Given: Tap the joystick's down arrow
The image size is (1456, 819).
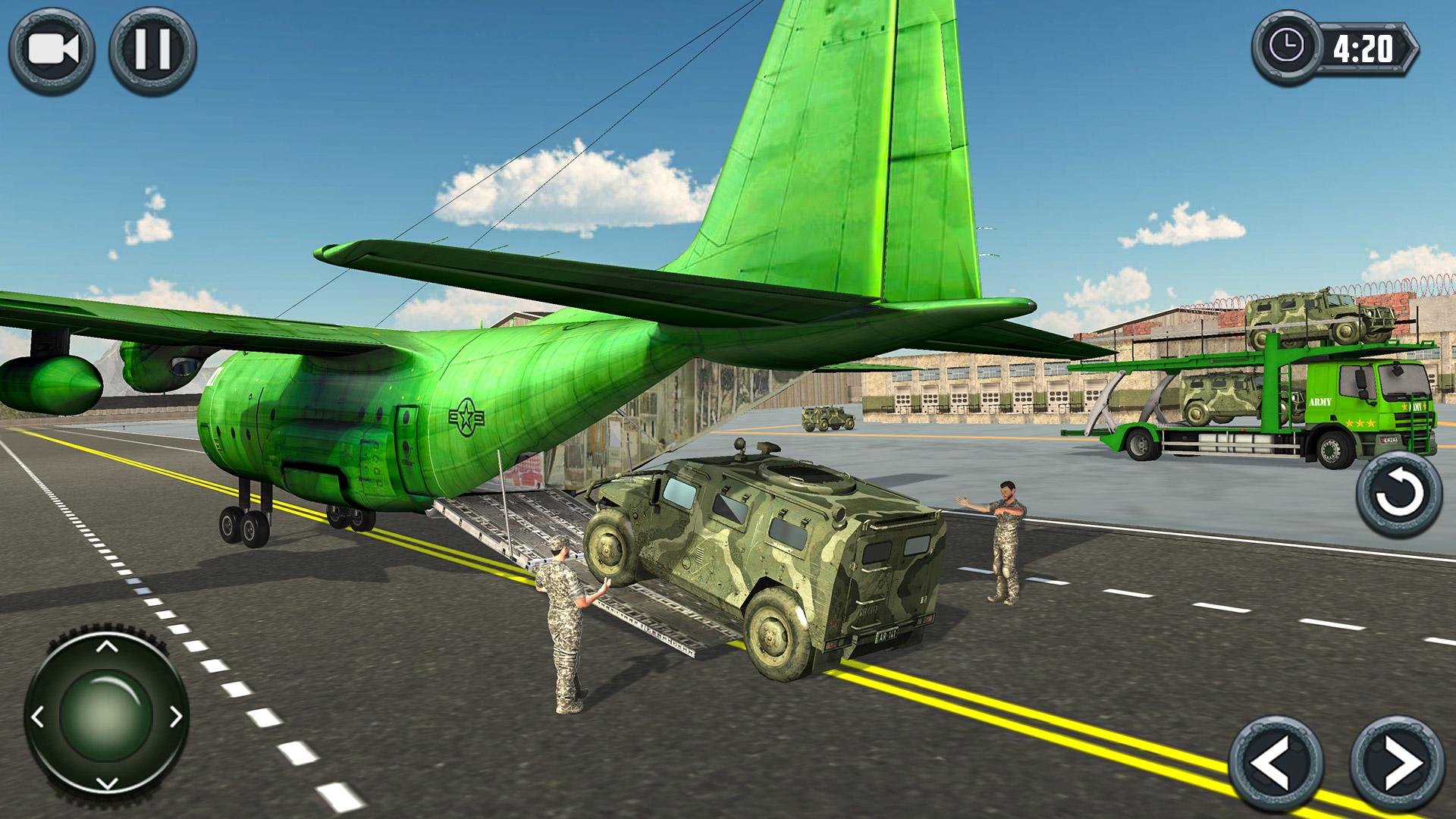Looking at the screenshot, I should tap(107, 783).
